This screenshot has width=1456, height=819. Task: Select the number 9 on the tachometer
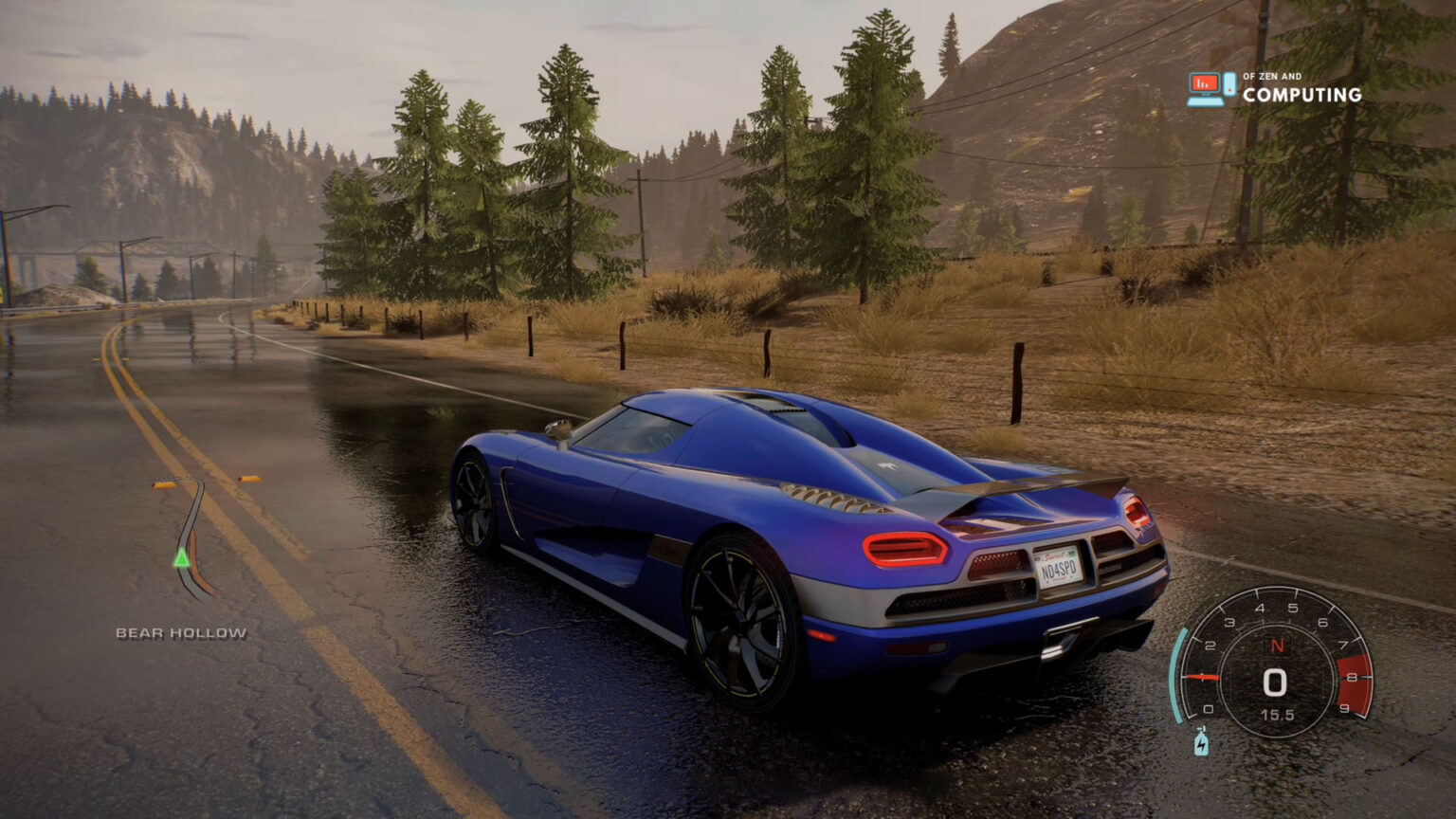click(x=1344, y=708)
